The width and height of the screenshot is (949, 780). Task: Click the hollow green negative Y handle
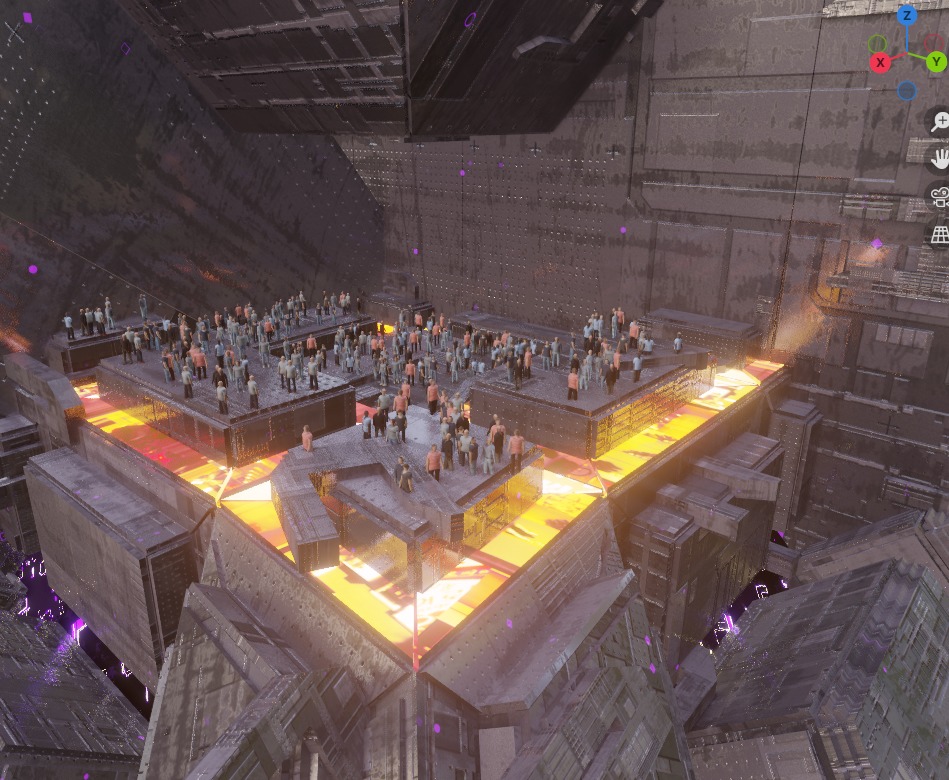point(877,44)
